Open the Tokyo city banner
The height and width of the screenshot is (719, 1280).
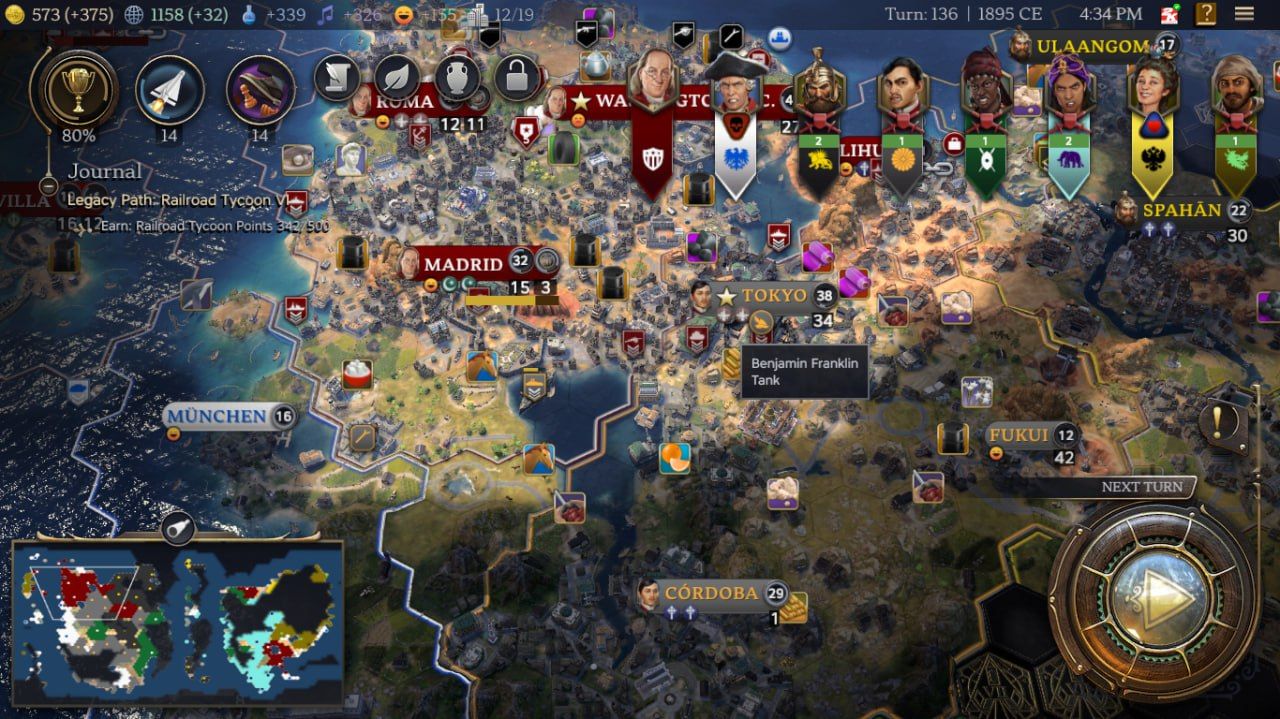(x=774, y=296)
